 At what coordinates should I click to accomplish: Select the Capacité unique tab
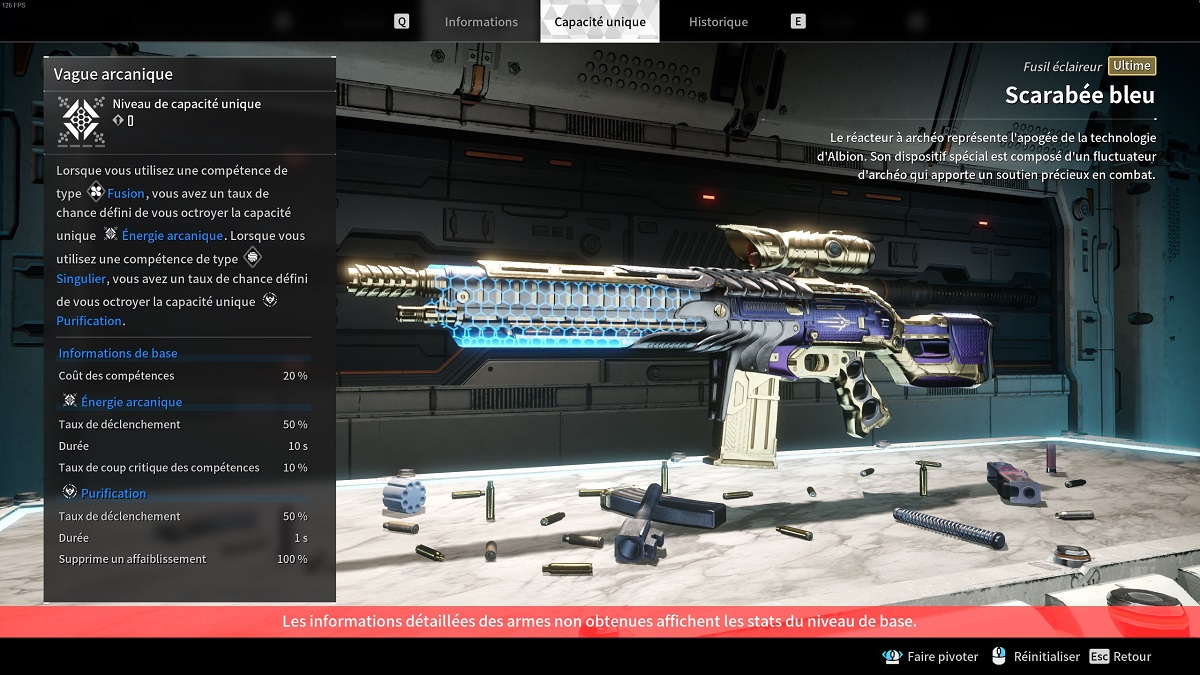(600, 22)
